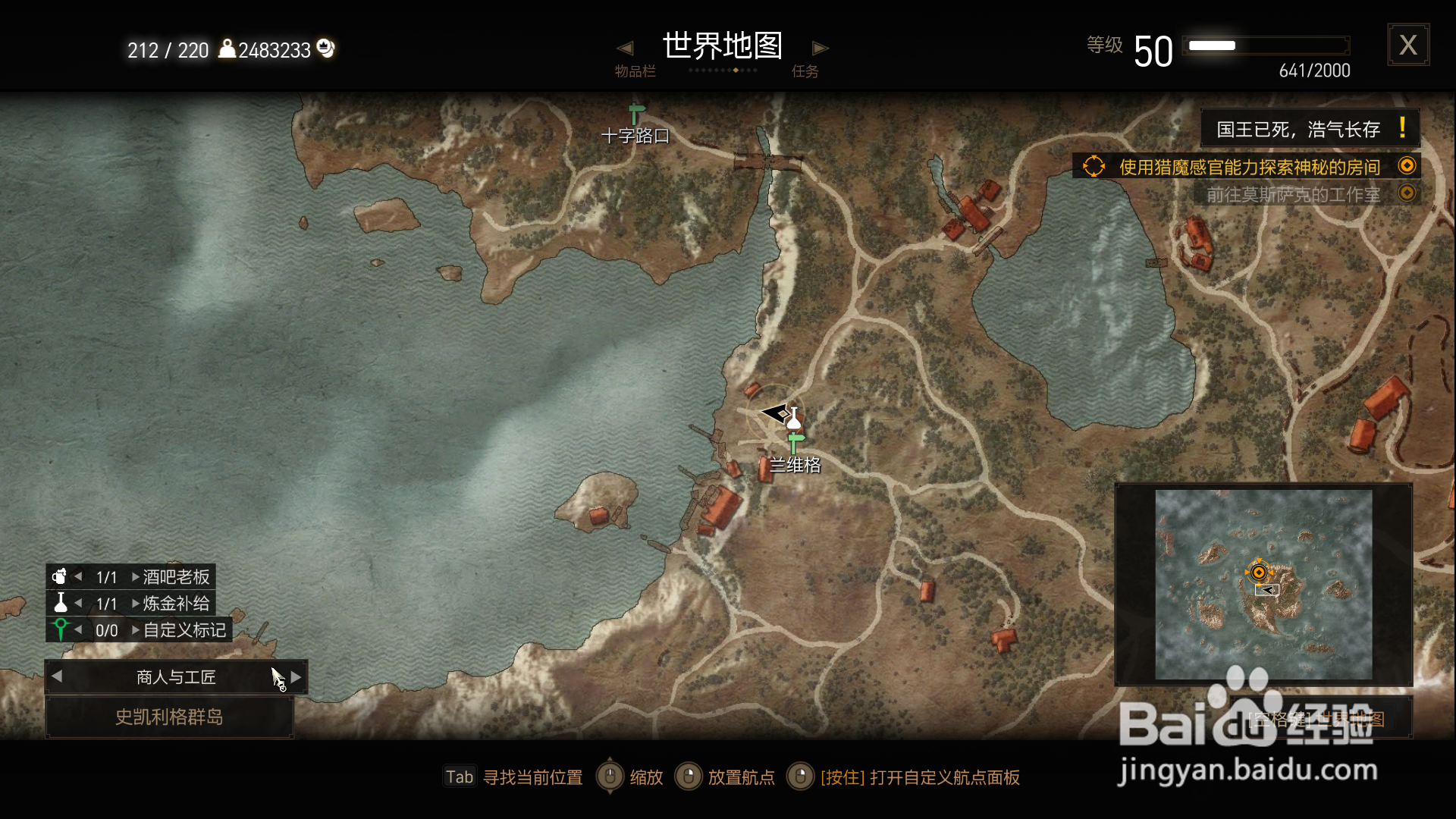Click the exclamation mark beside 国王已死，浩气长存
1456x819 pixels.
tap(1402, 127)
